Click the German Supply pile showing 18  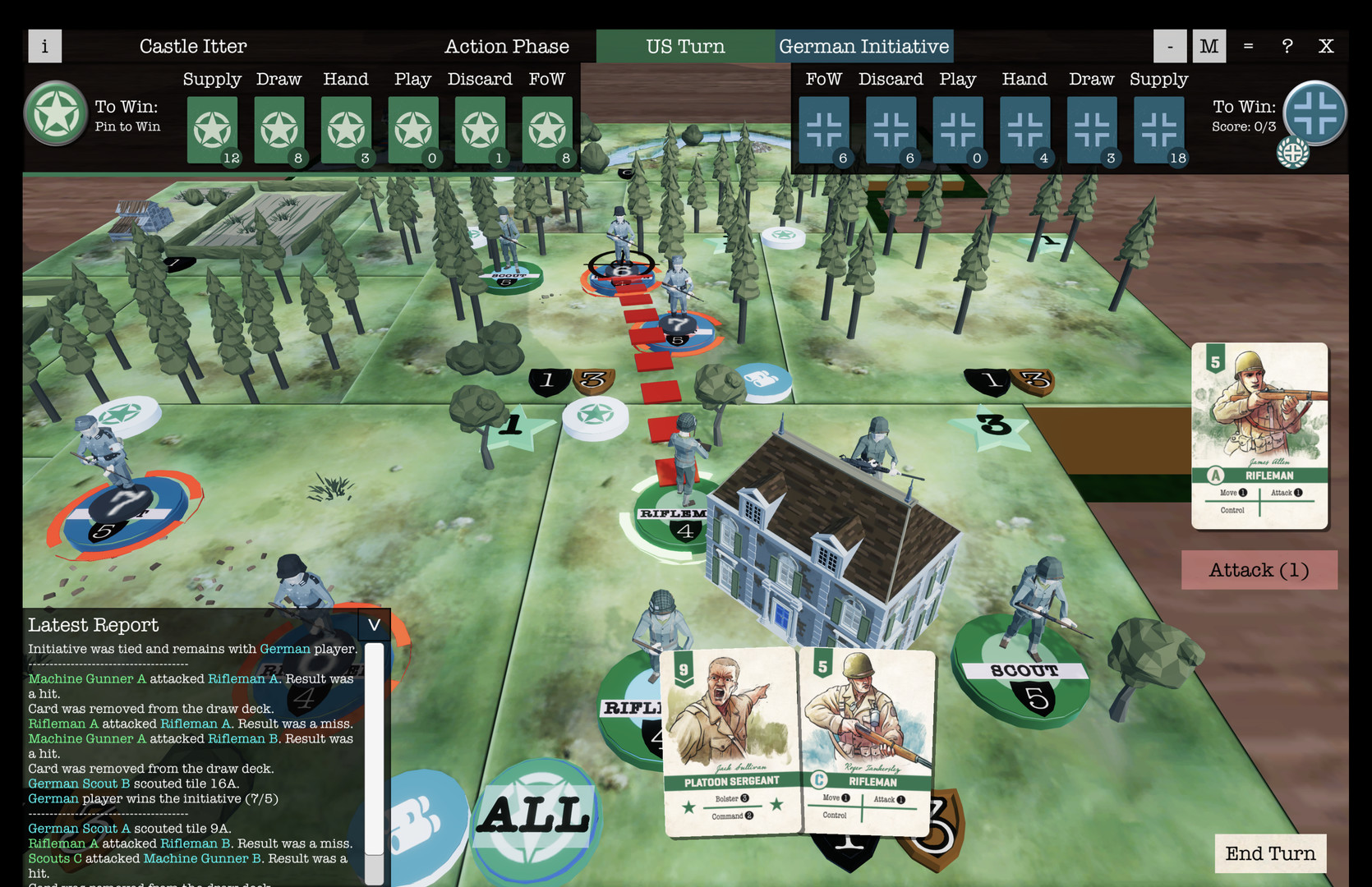tap(1158, 130)
